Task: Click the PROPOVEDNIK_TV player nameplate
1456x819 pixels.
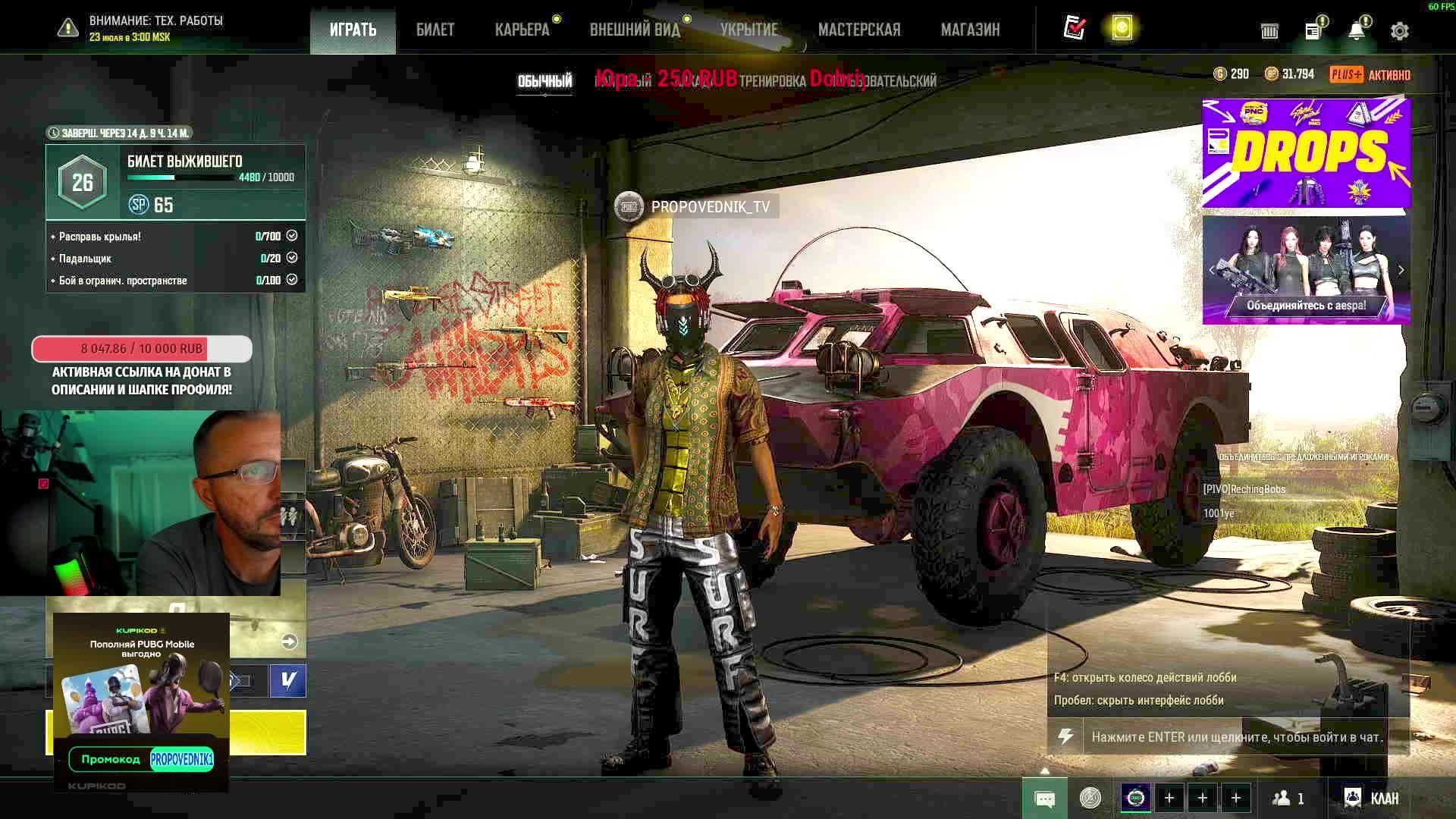Action: pos(696,206)
